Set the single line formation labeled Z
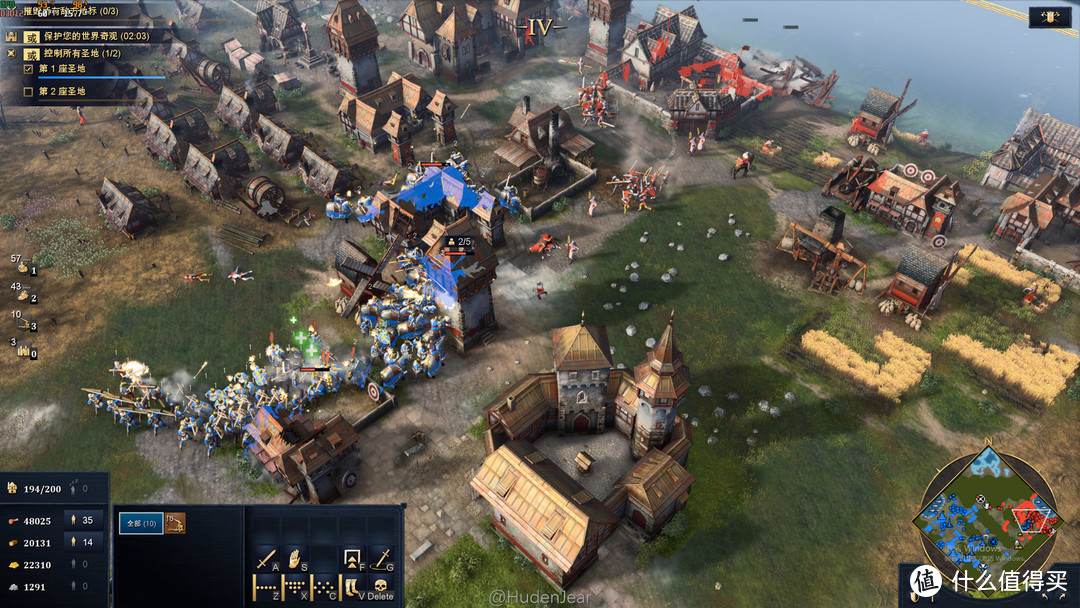1080x608 pixels. coord(266,587)
